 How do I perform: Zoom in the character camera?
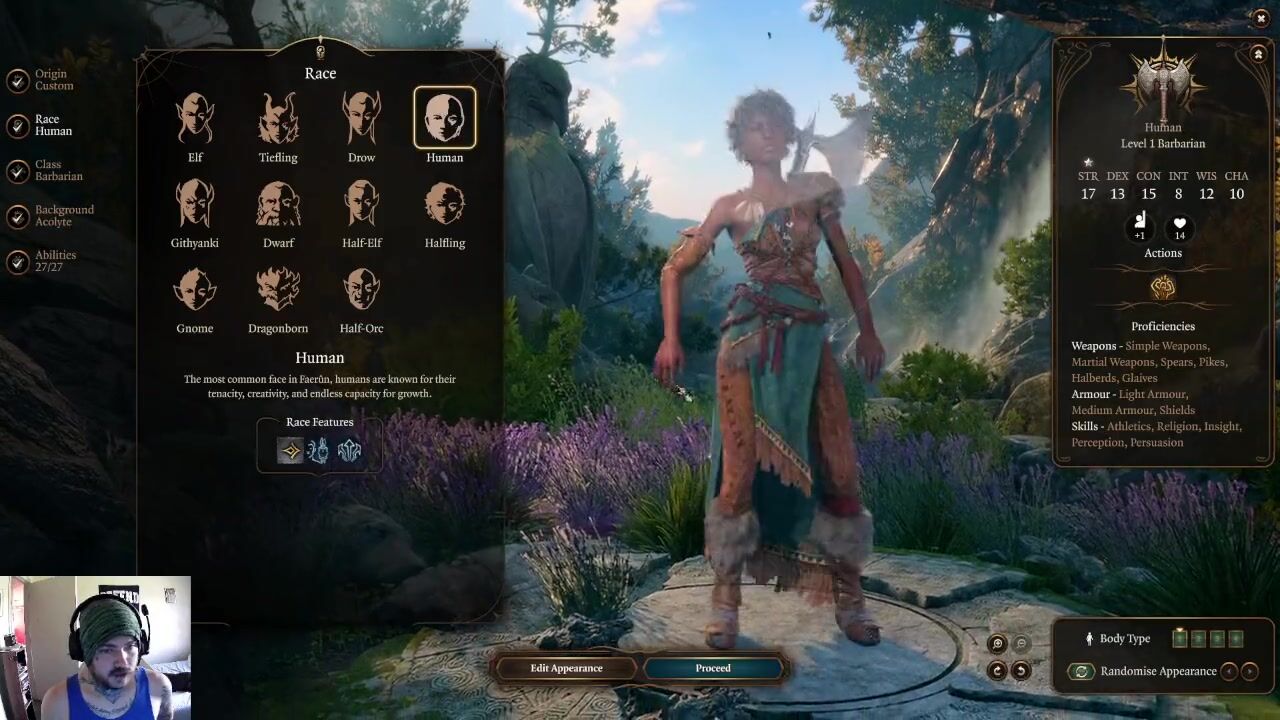coord(997,645)
